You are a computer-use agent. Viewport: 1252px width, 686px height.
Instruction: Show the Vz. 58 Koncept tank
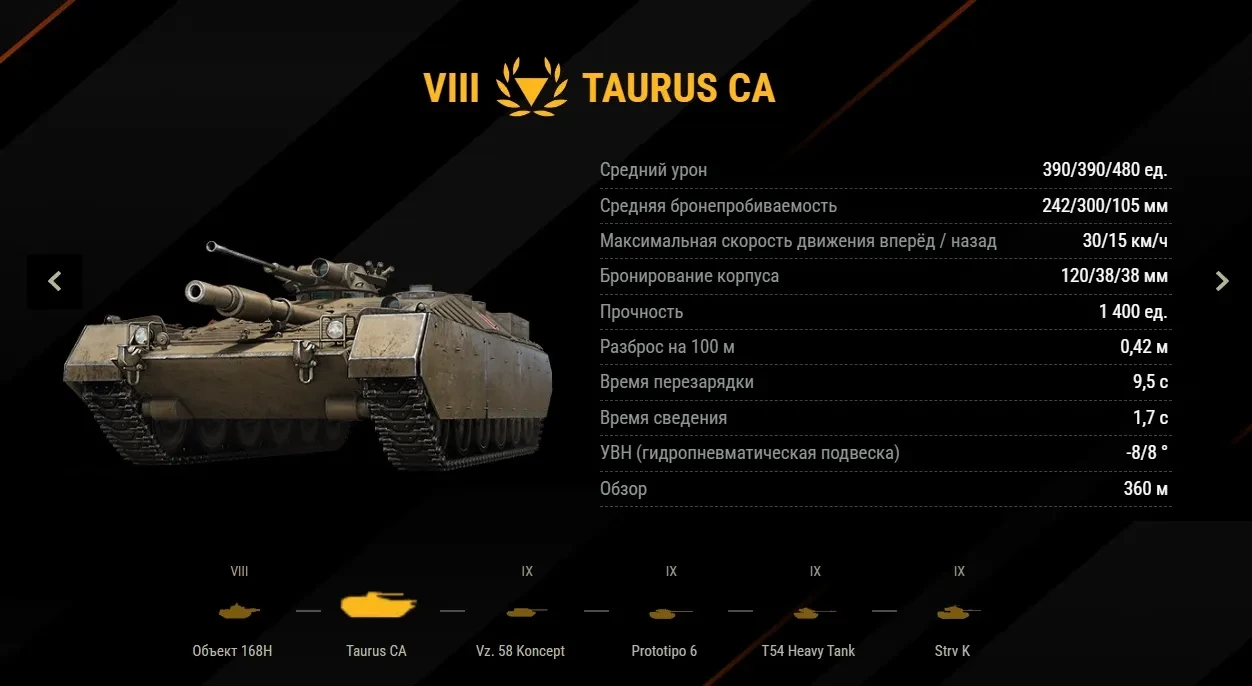point(525,610)
